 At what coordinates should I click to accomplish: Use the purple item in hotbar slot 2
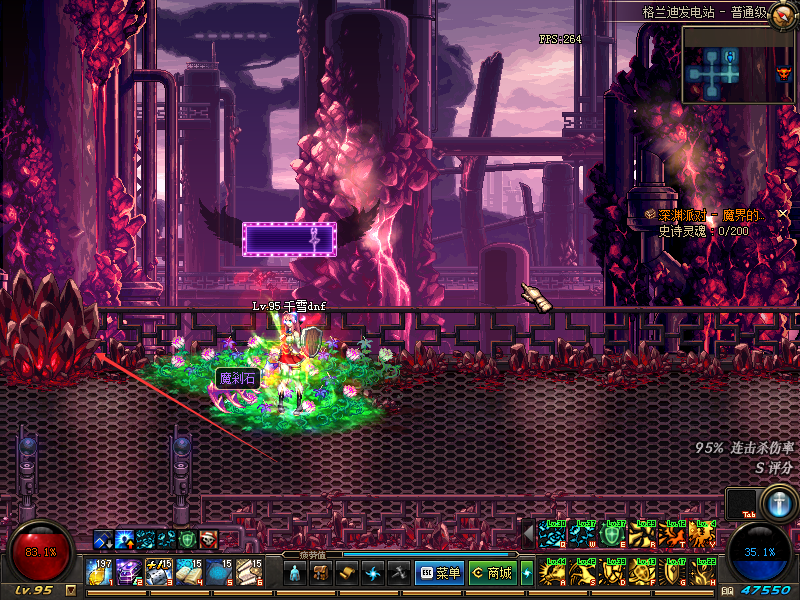[x=128, y=572]
